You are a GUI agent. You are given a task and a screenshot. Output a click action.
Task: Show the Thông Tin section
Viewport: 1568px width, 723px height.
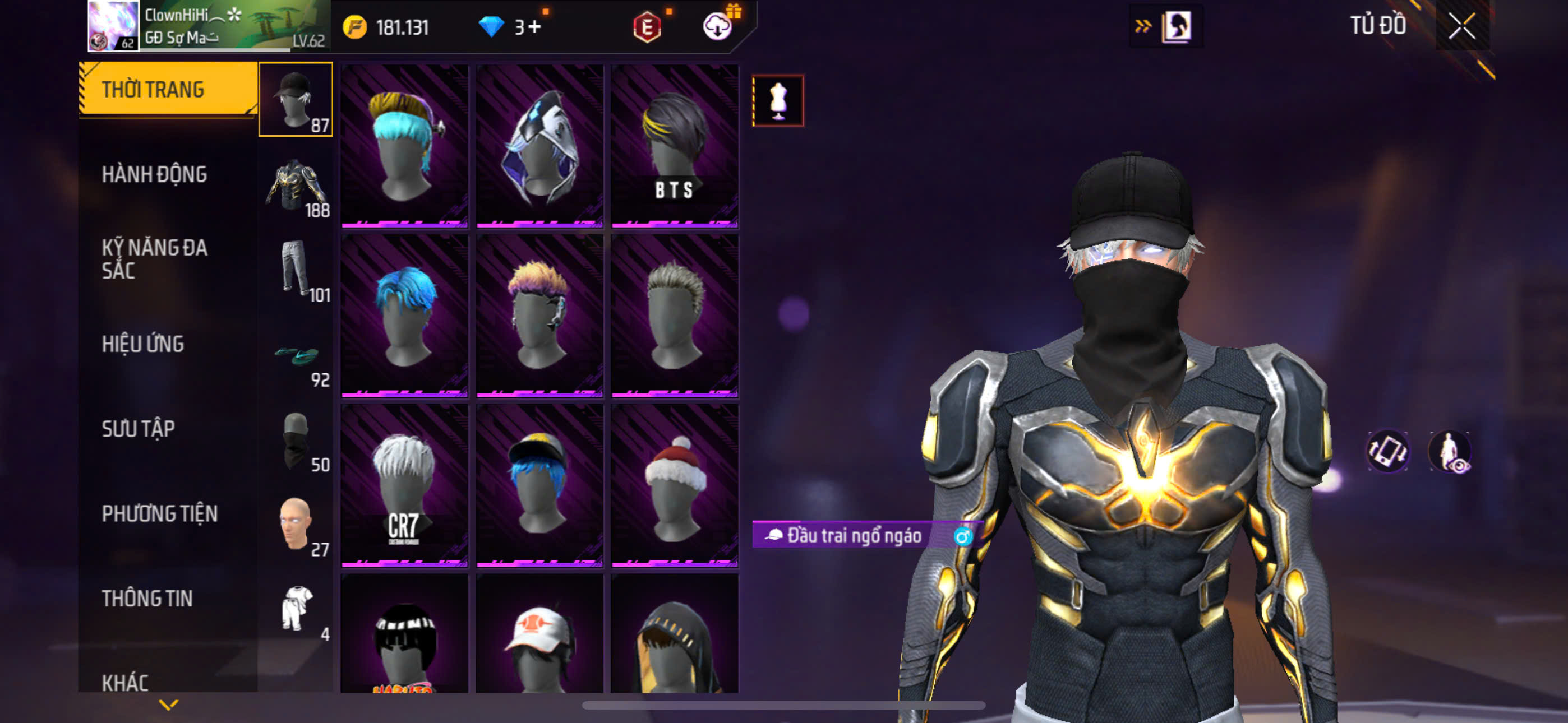[x=147, y=598]
